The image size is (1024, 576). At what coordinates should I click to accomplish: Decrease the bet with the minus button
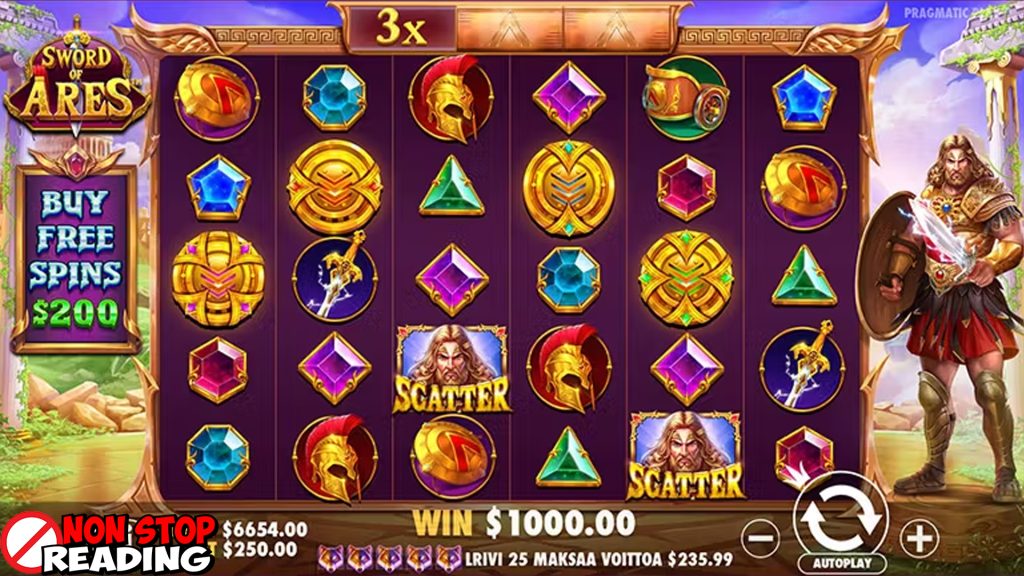(762, 538)
